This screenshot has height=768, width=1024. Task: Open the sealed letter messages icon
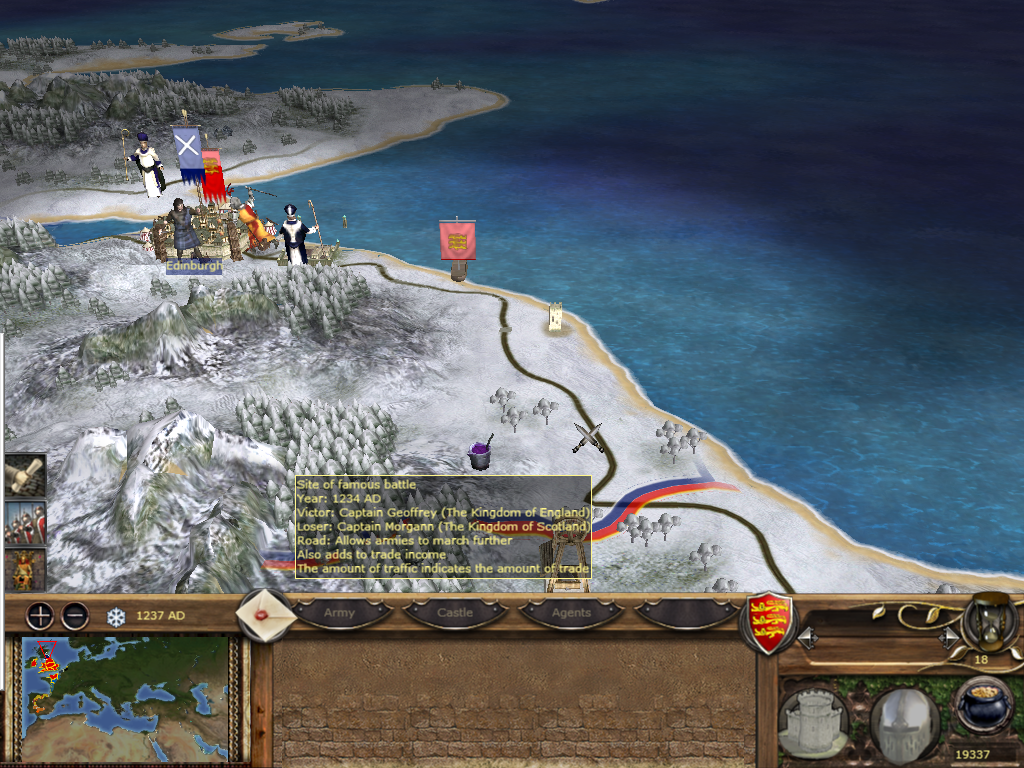(267, 615)
